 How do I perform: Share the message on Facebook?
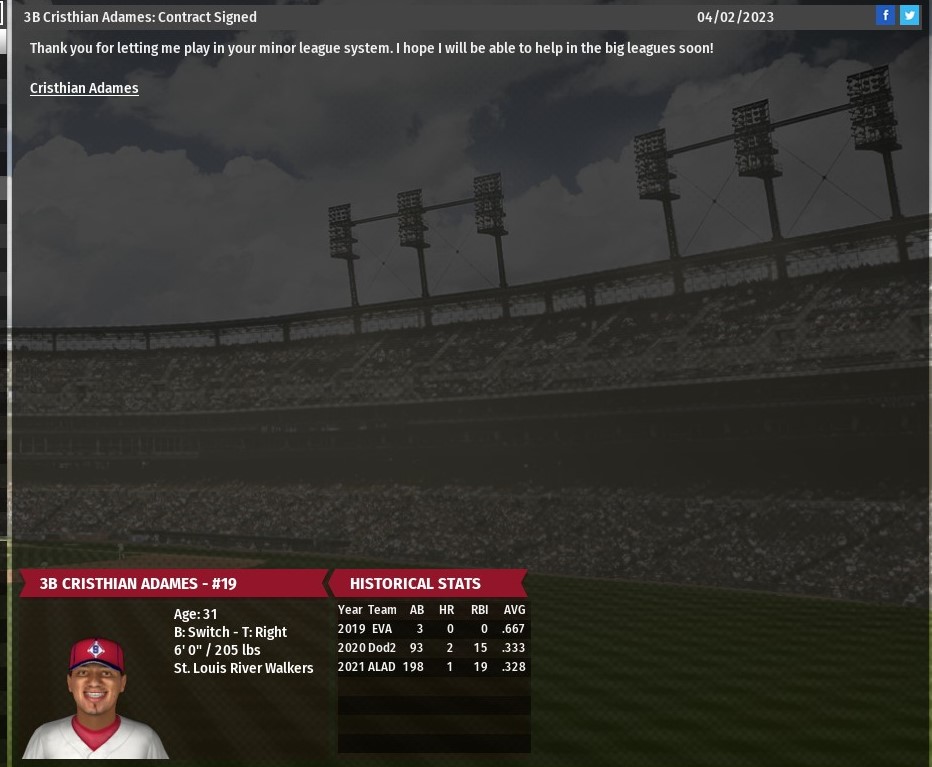(x=885, y=15)
